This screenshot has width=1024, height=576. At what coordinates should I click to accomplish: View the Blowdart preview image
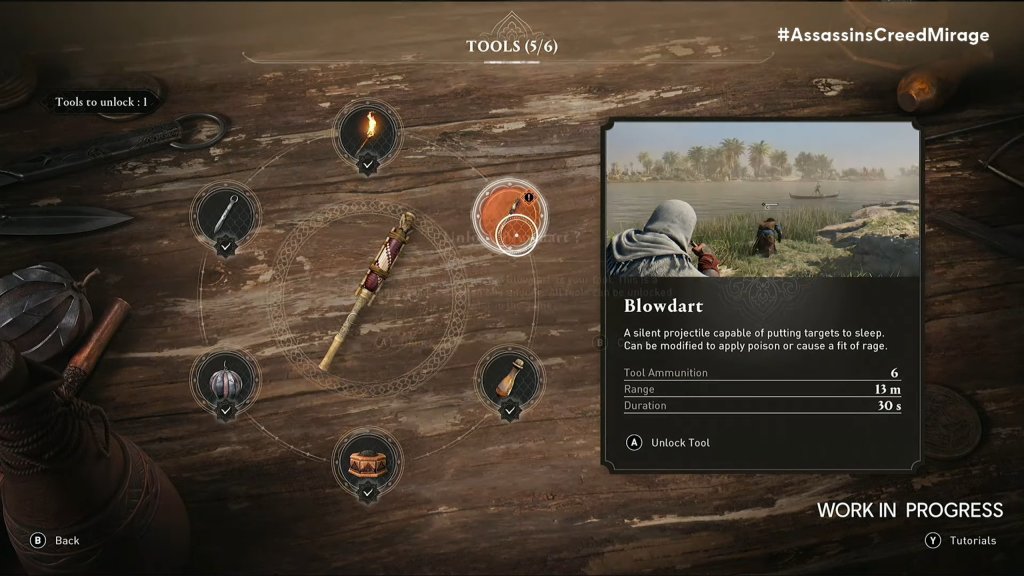[x=761, y=200]
